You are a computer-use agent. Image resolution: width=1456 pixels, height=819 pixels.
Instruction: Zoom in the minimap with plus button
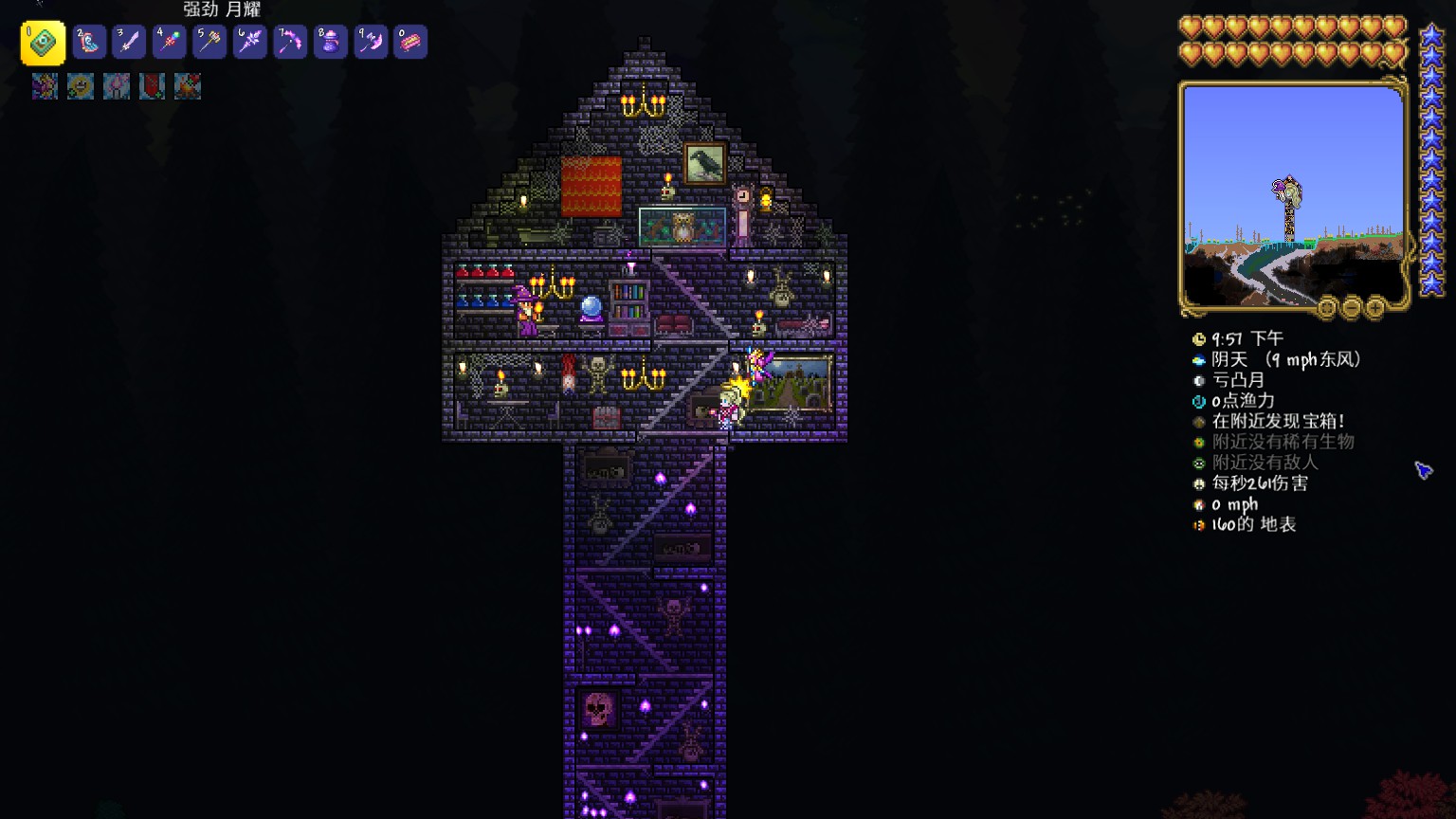[x=1375, y=307]
